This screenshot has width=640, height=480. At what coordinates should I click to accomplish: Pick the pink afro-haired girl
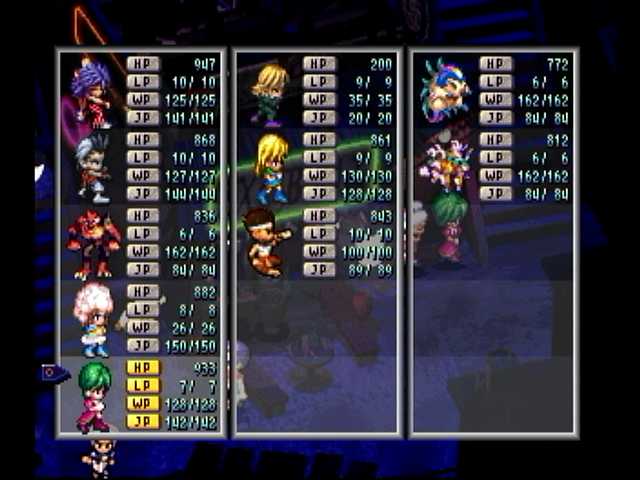[94, 319]
